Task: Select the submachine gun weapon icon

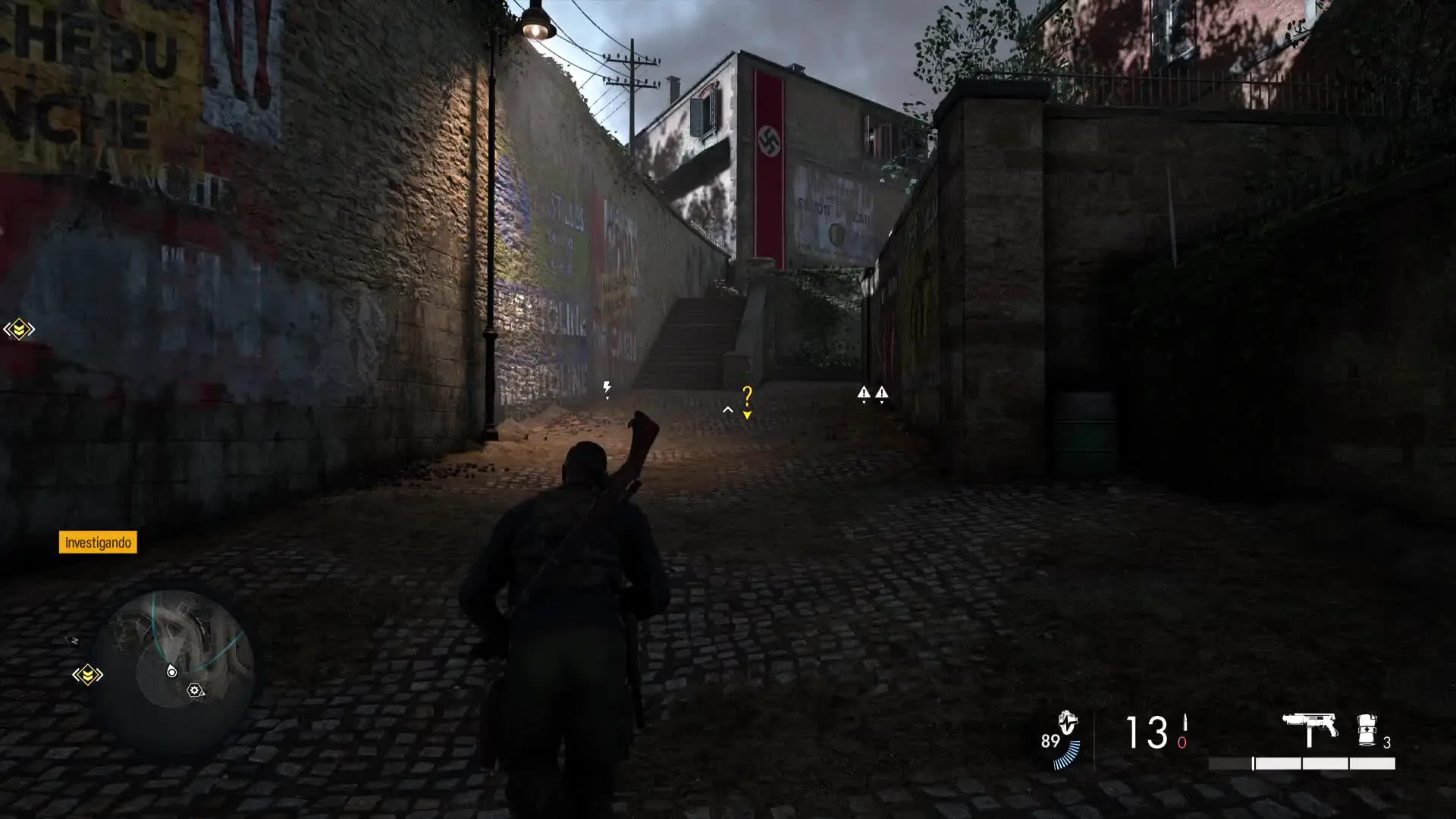Action: click(x=1310, y=729)
